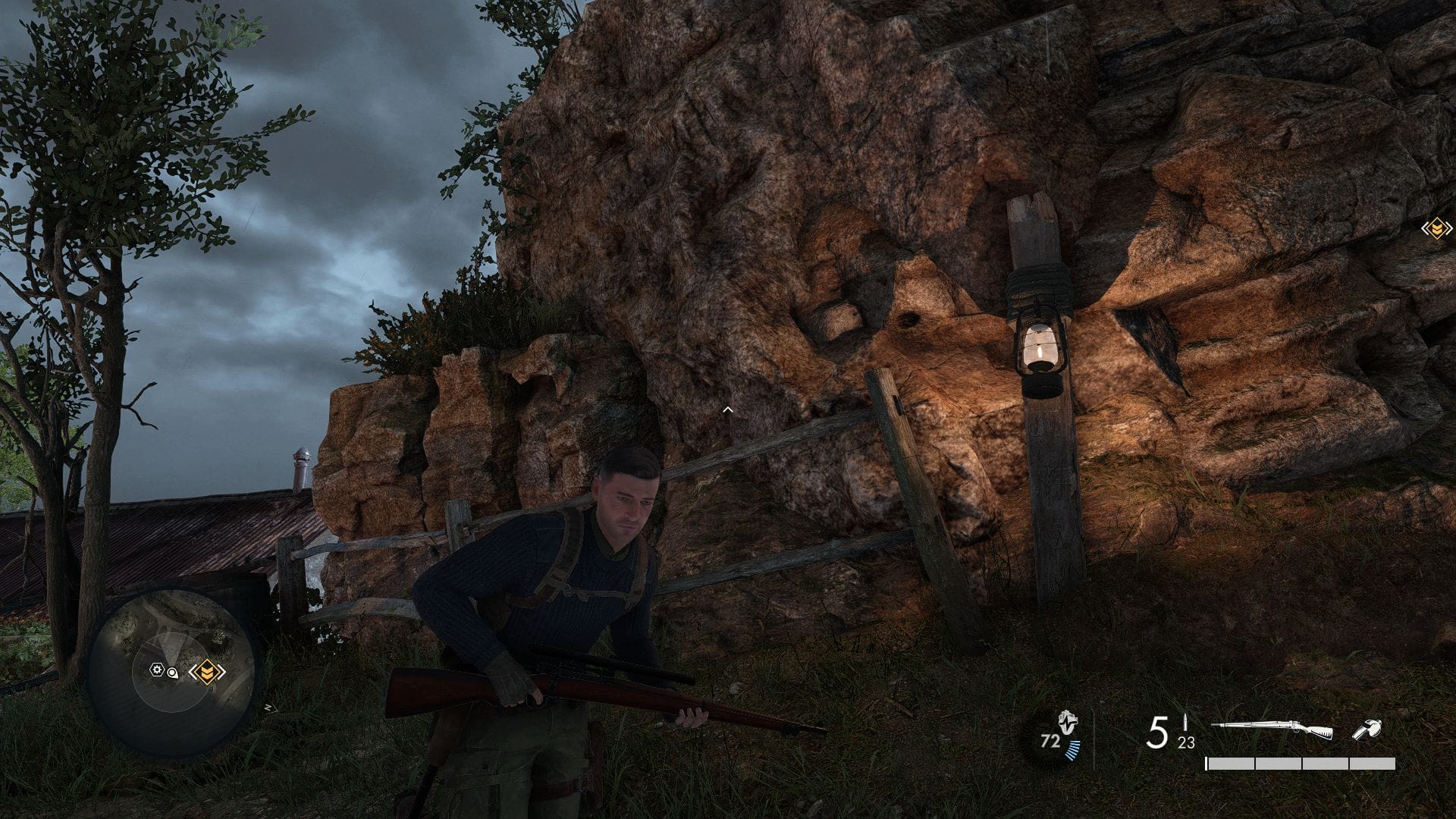Select the gold chevron objective marker on minimap
Image resolution: width=1456 pixels, height=819 pixels.
[207, 672]
